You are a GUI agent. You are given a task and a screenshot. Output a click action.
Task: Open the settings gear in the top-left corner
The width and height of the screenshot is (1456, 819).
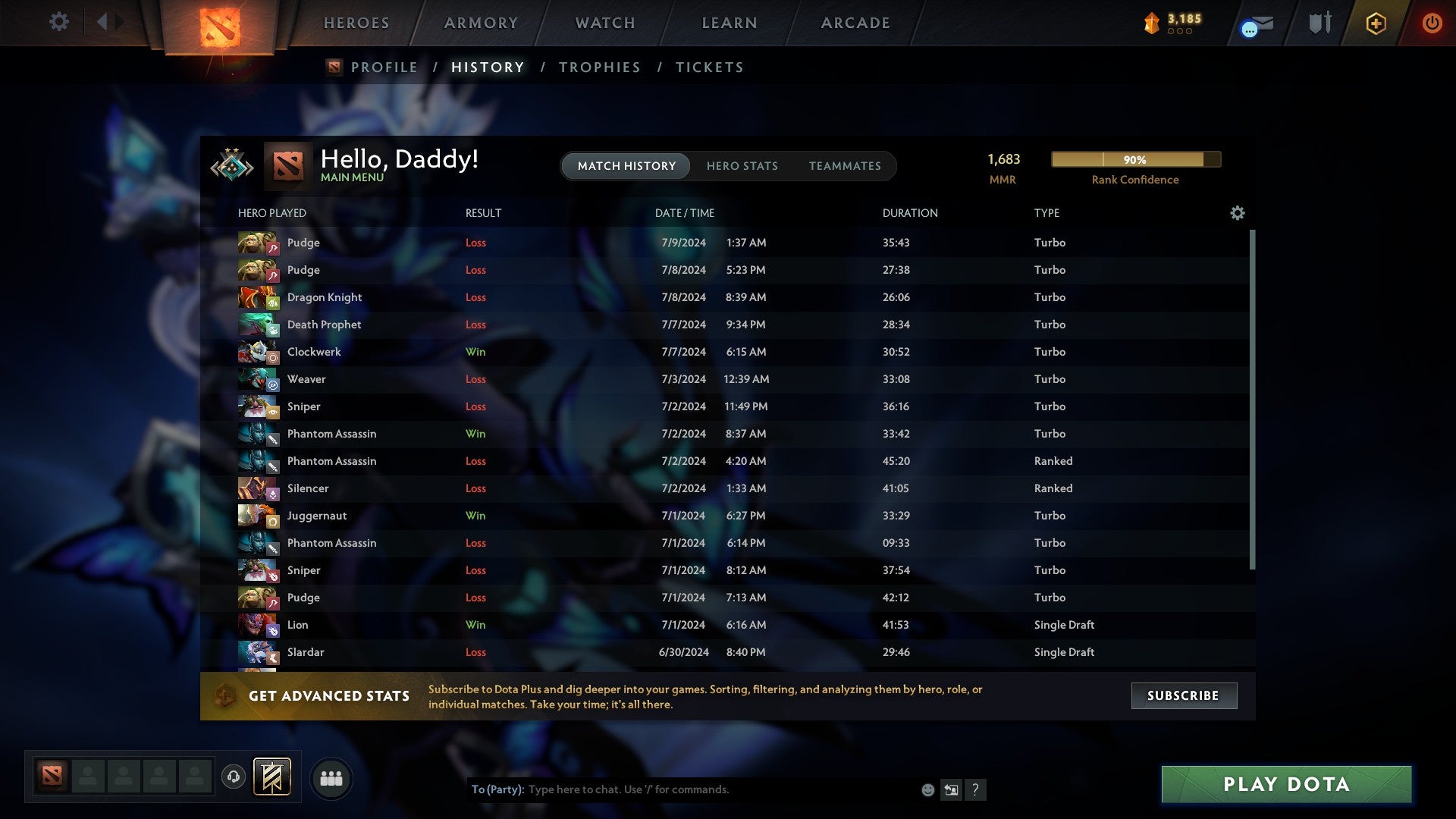pyautogui.click(x=59, y=23)
